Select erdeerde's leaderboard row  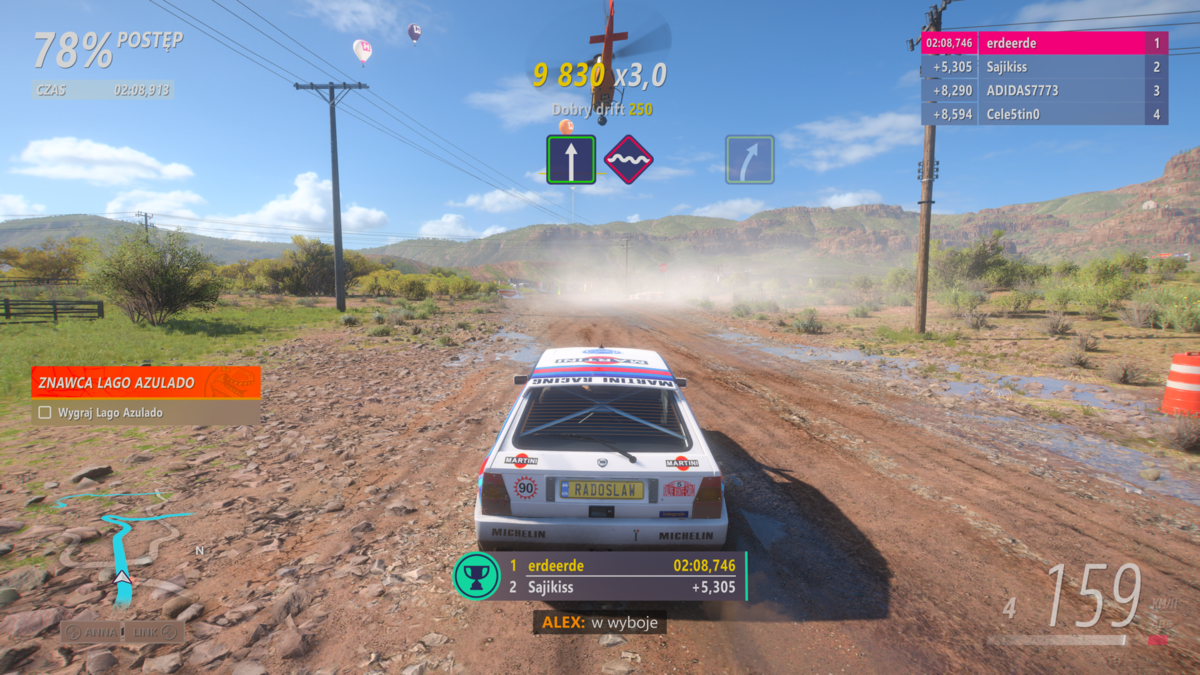coord(1044,43)
